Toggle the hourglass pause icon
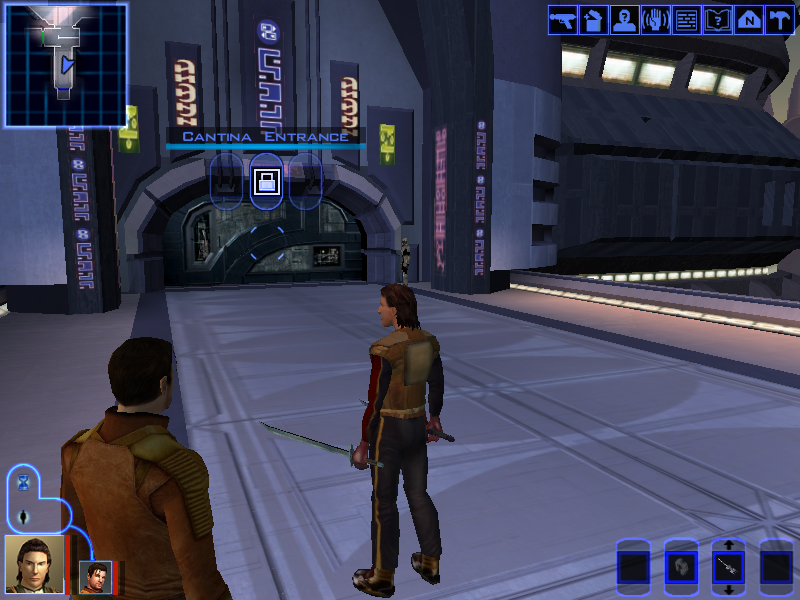Screen dimensions: 800x600 click(23, 483)
